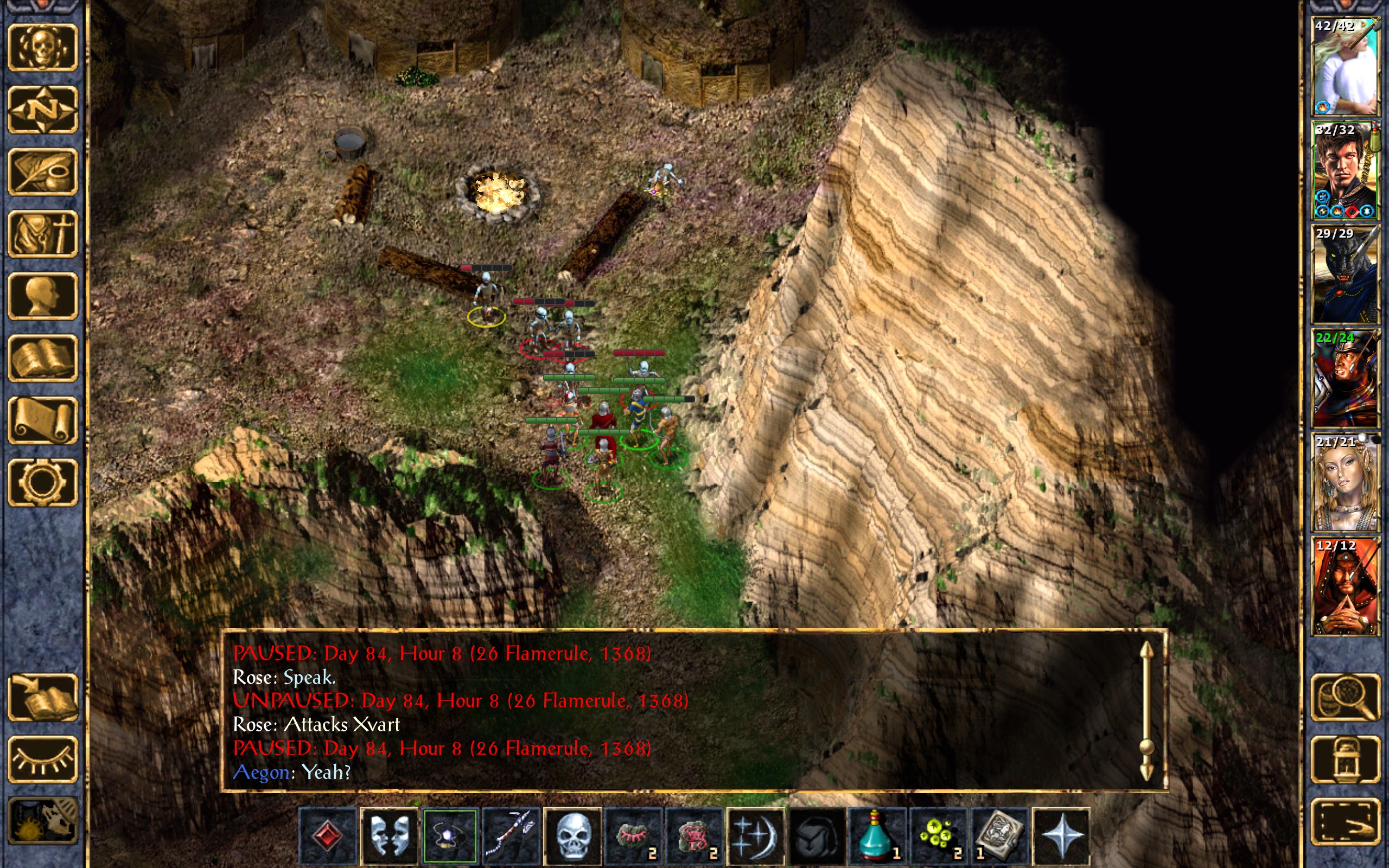Toggle the interface with the closed-eye button
This screenshot has width=1389, height=868.
pos(42,759)
